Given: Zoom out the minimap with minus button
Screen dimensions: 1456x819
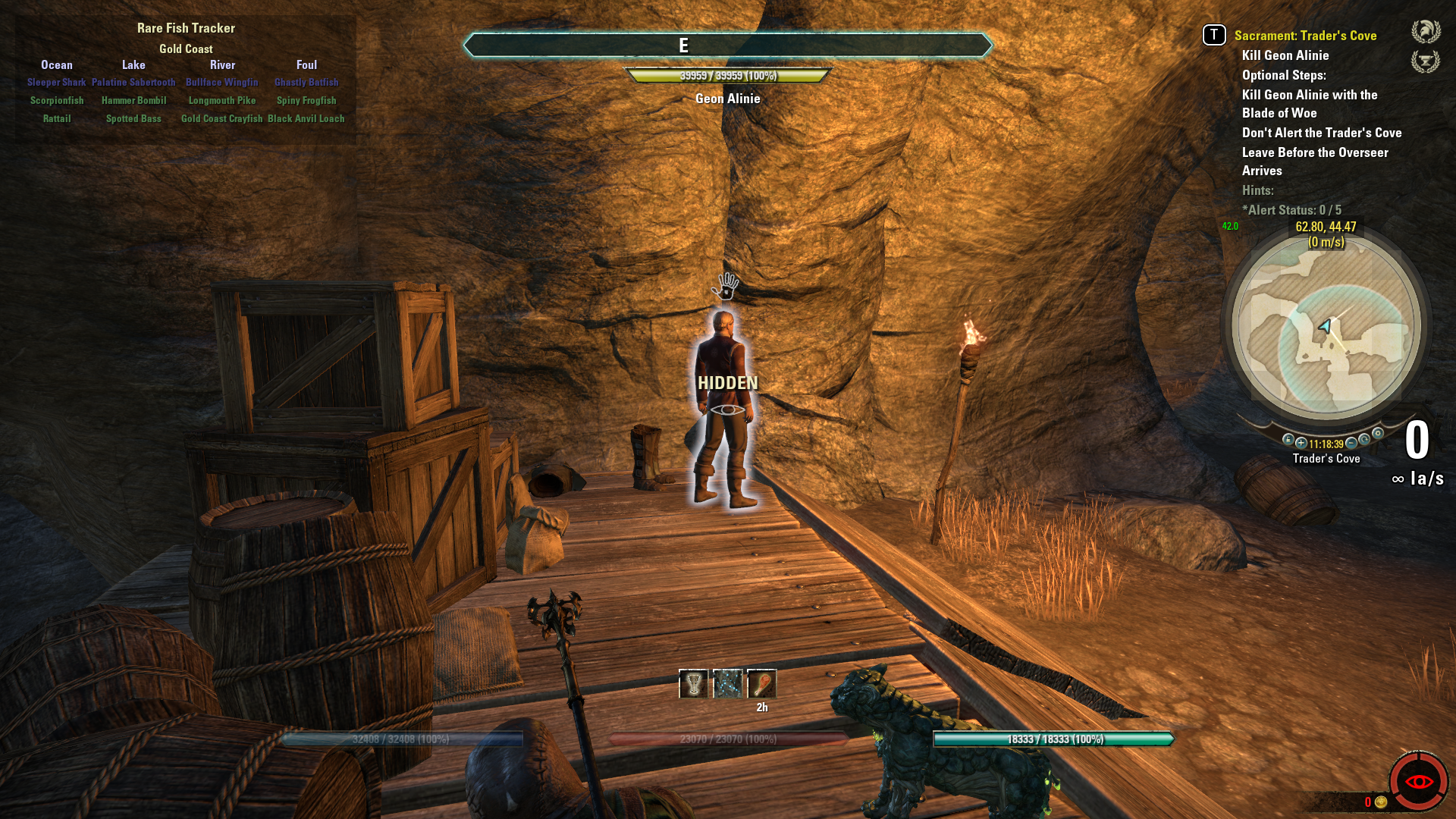Looking at the screenshot, I should point(1351,443).
